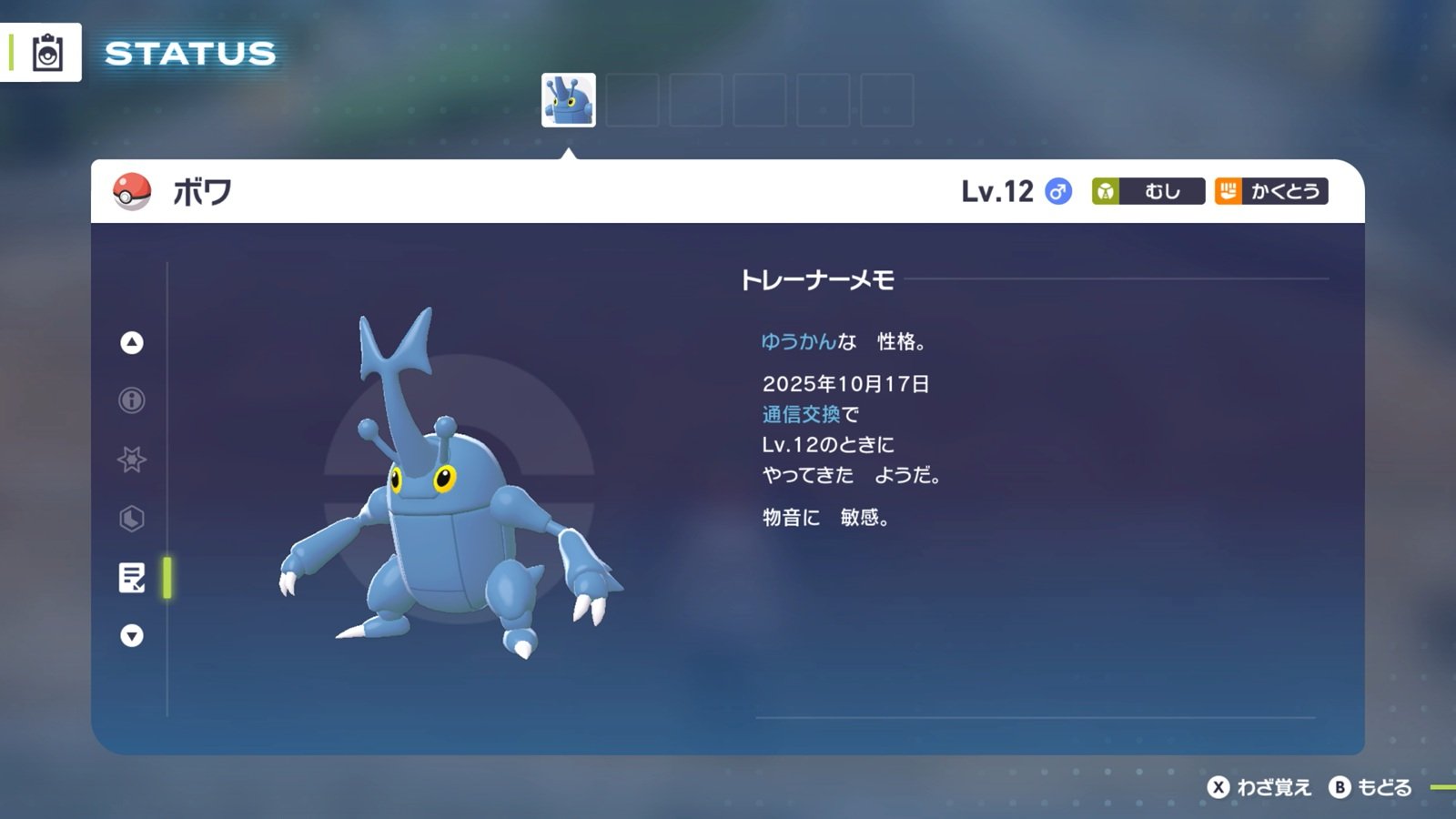Select the Heracross party slot thumbnail

click(569, 100)
